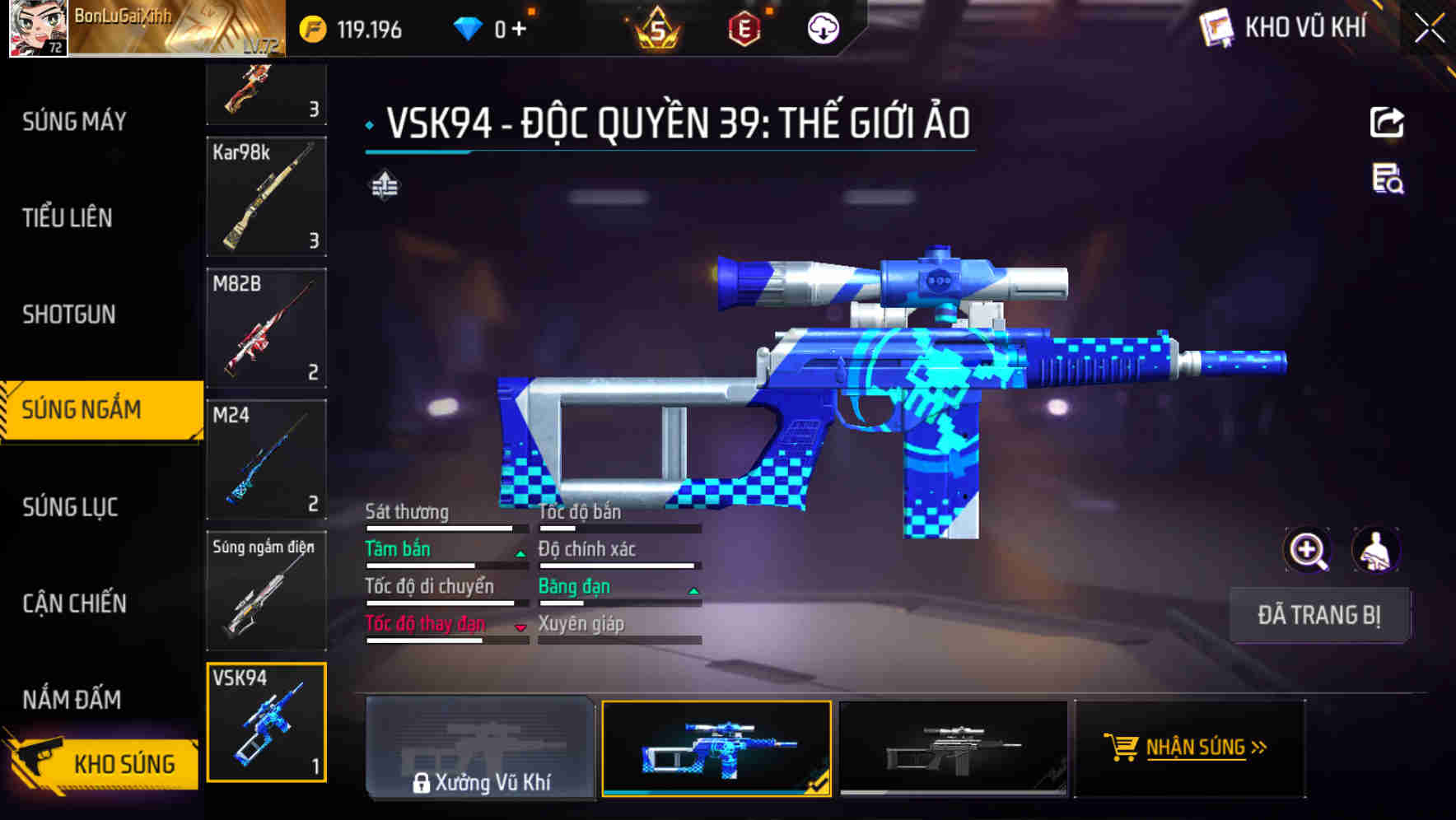Viewport: 1456px width, 820px height.
Task: Select the M24 sniper from the list
Action: click(x=265, y=461)
